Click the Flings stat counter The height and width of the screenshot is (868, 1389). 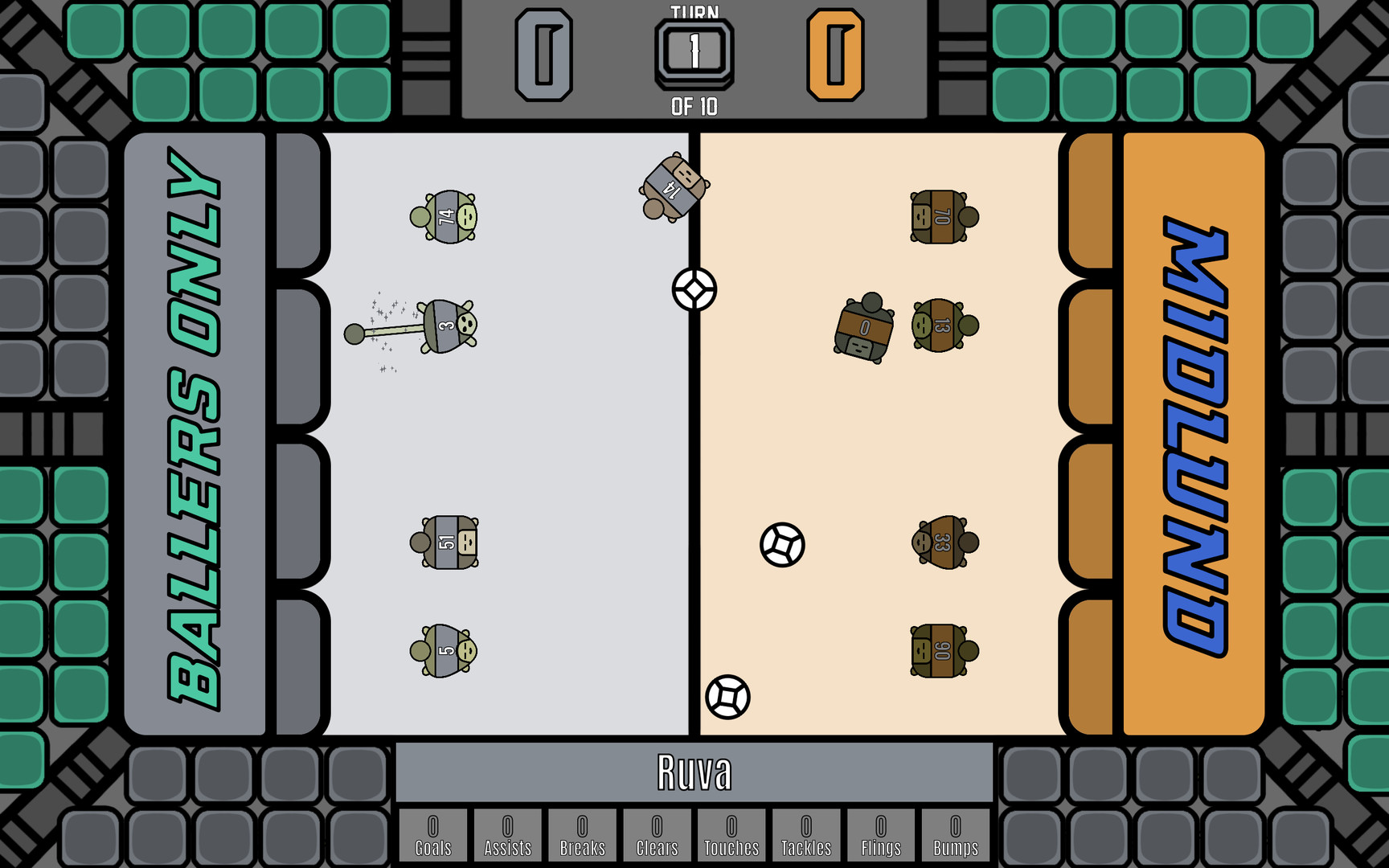[x=880, y=837]
